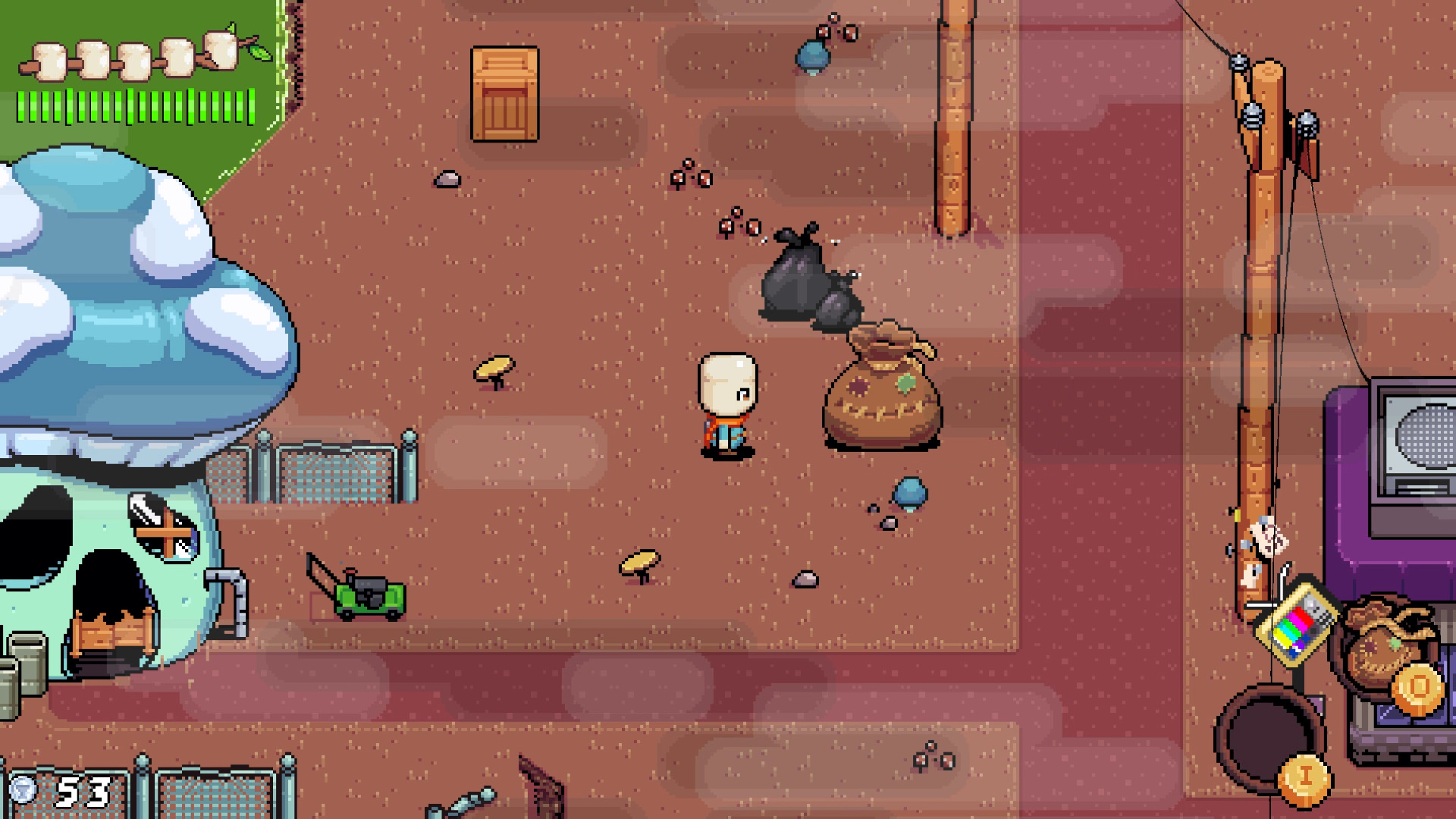Toggle the large burlap sack open

point(883,398)
